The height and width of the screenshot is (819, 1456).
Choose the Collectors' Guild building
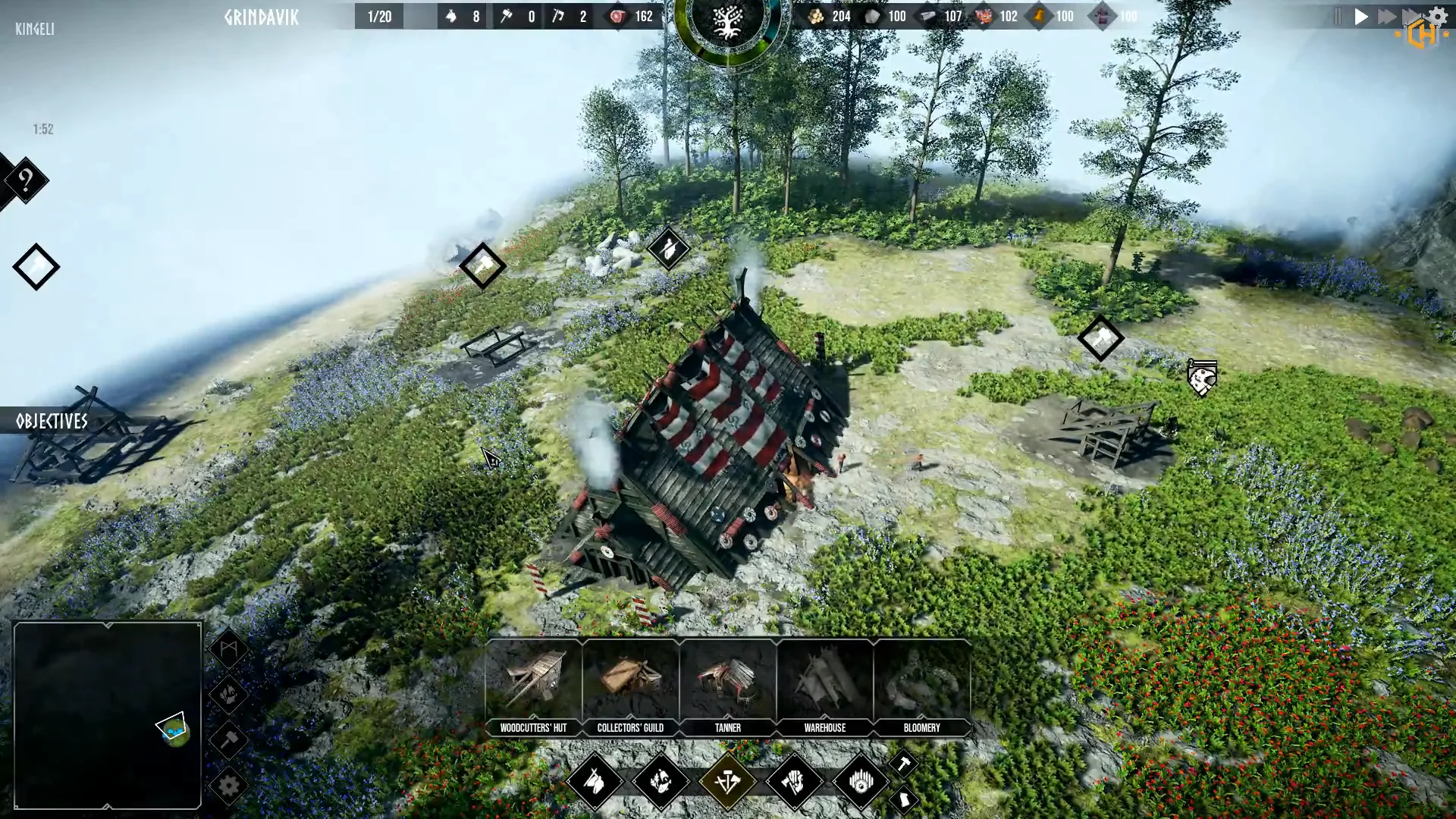pyautogui.click(x=630, y=687)
